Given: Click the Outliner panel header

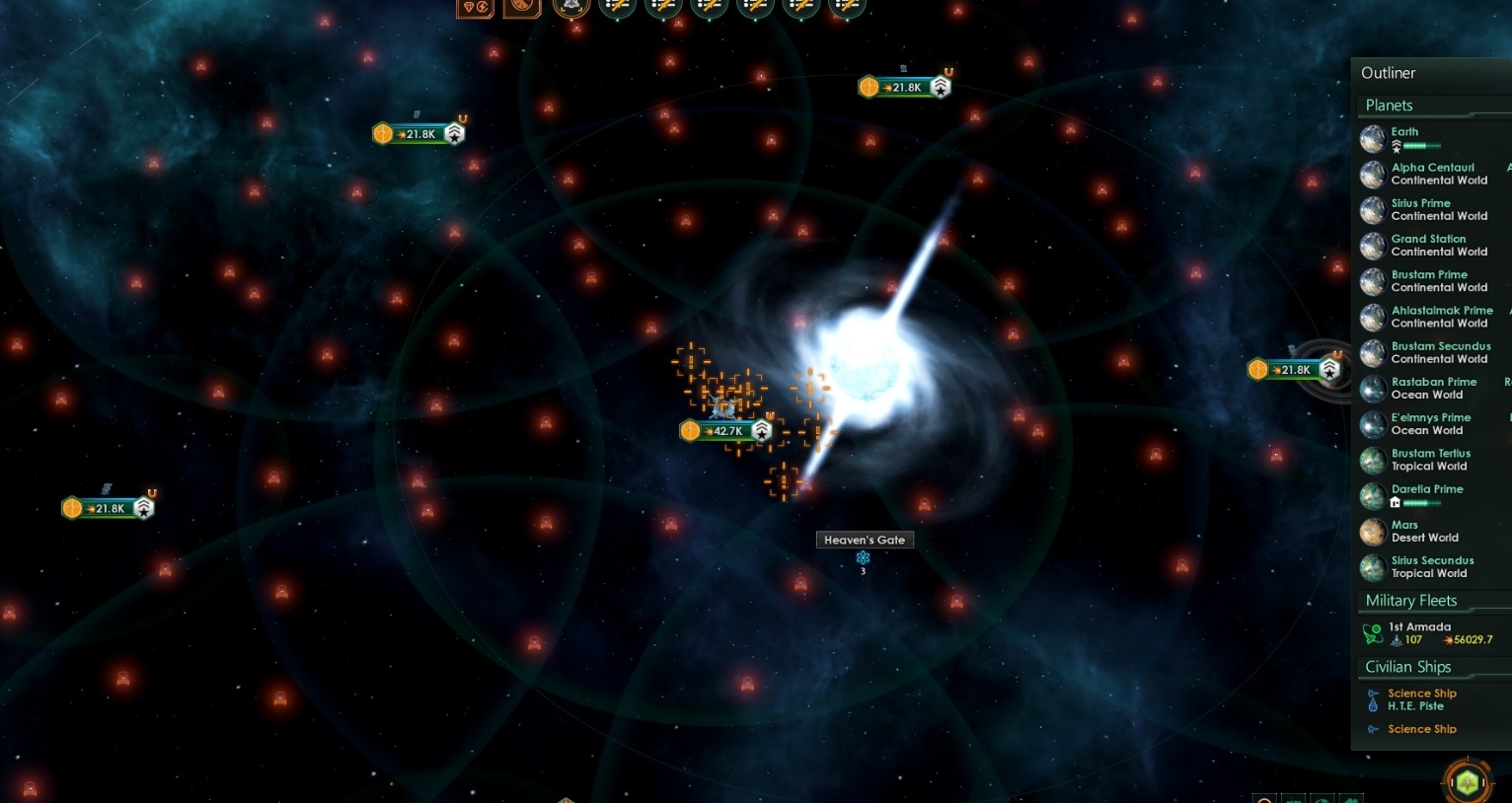Looking at the screenshot, I should pos(1388,72).
